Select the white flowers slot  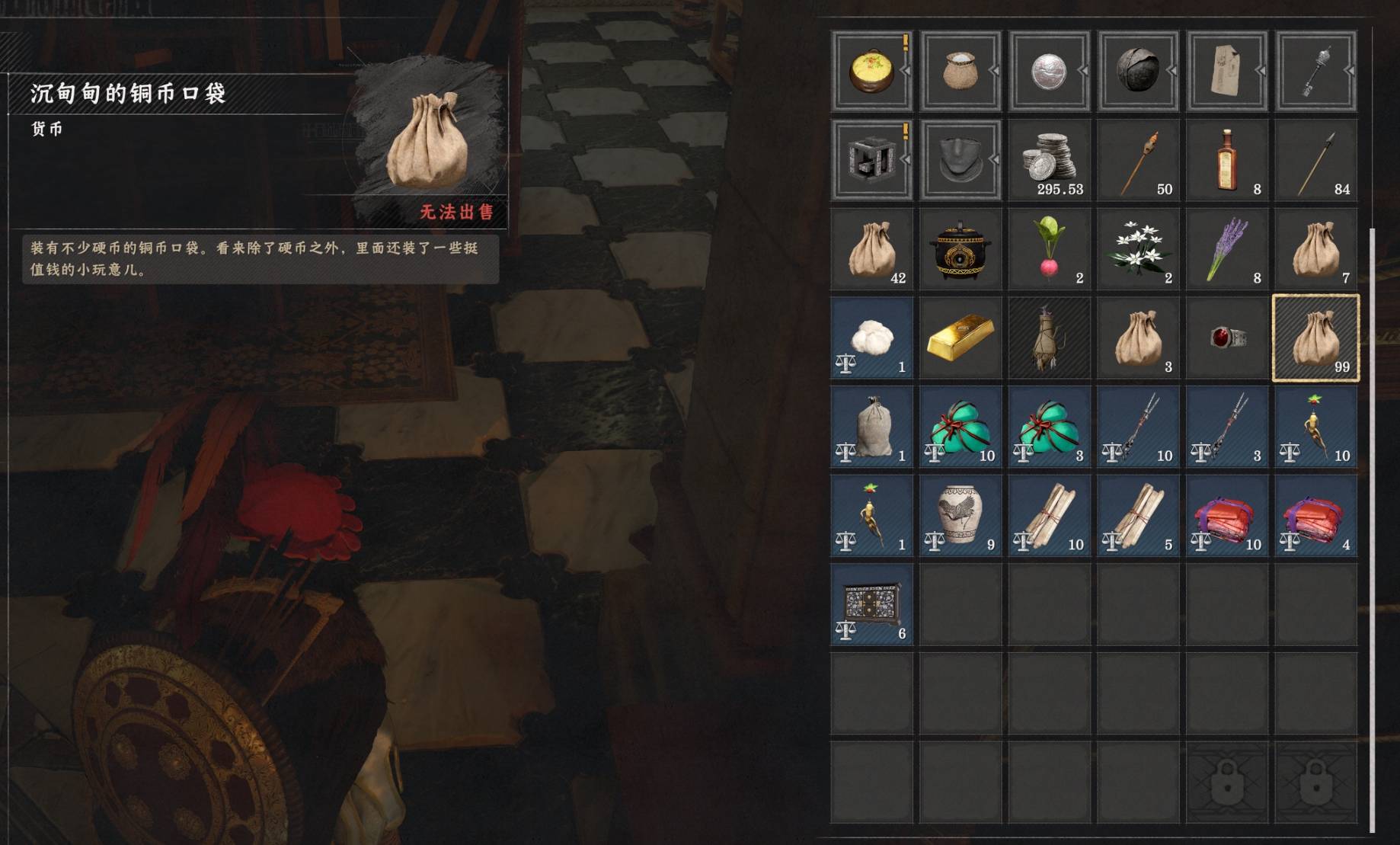tap(1138, 250)
